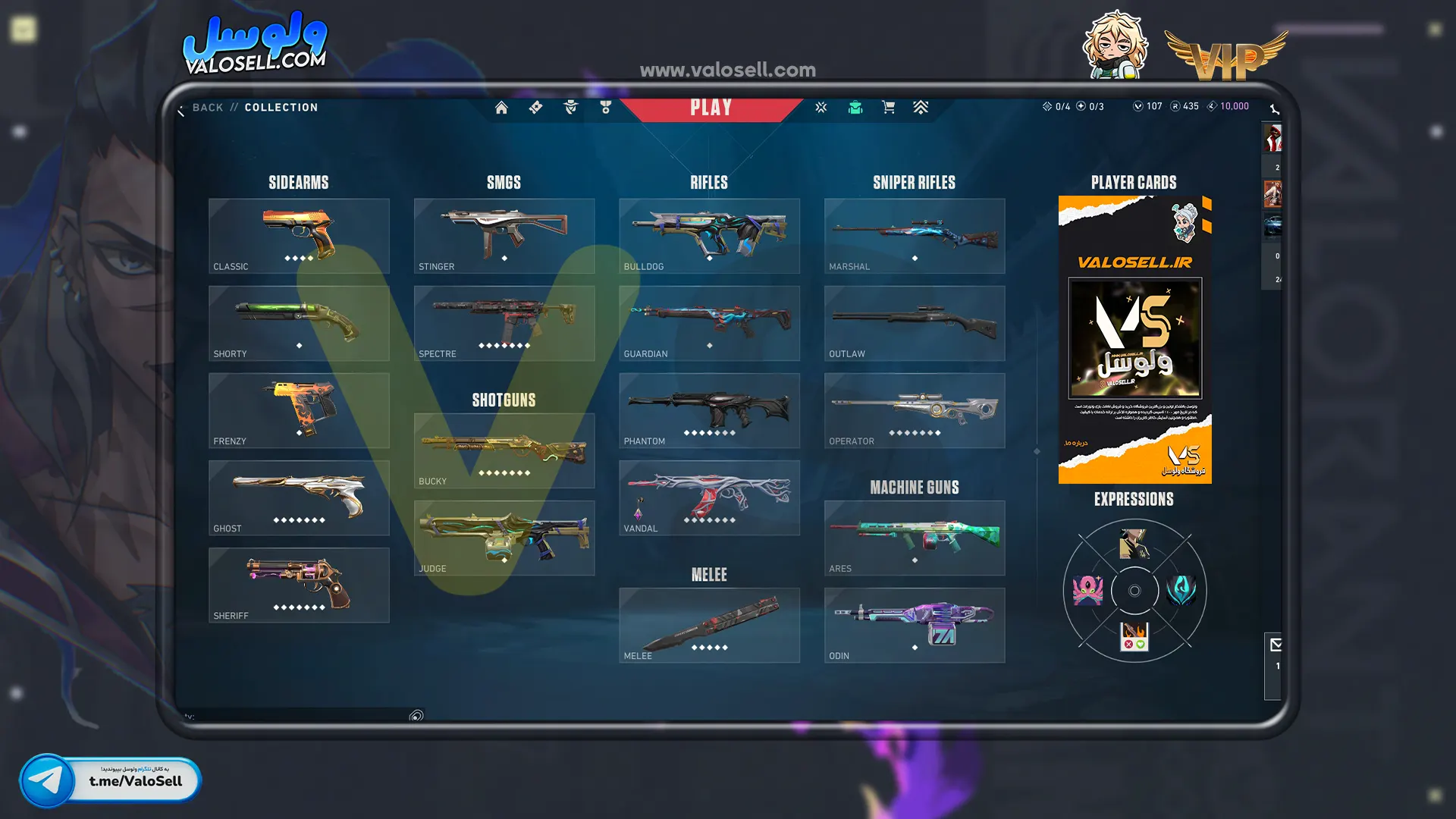Screen dimensions: 1456x819
Task: Select the Operator sniper rifle slot
Action: [x=915, y=410]
